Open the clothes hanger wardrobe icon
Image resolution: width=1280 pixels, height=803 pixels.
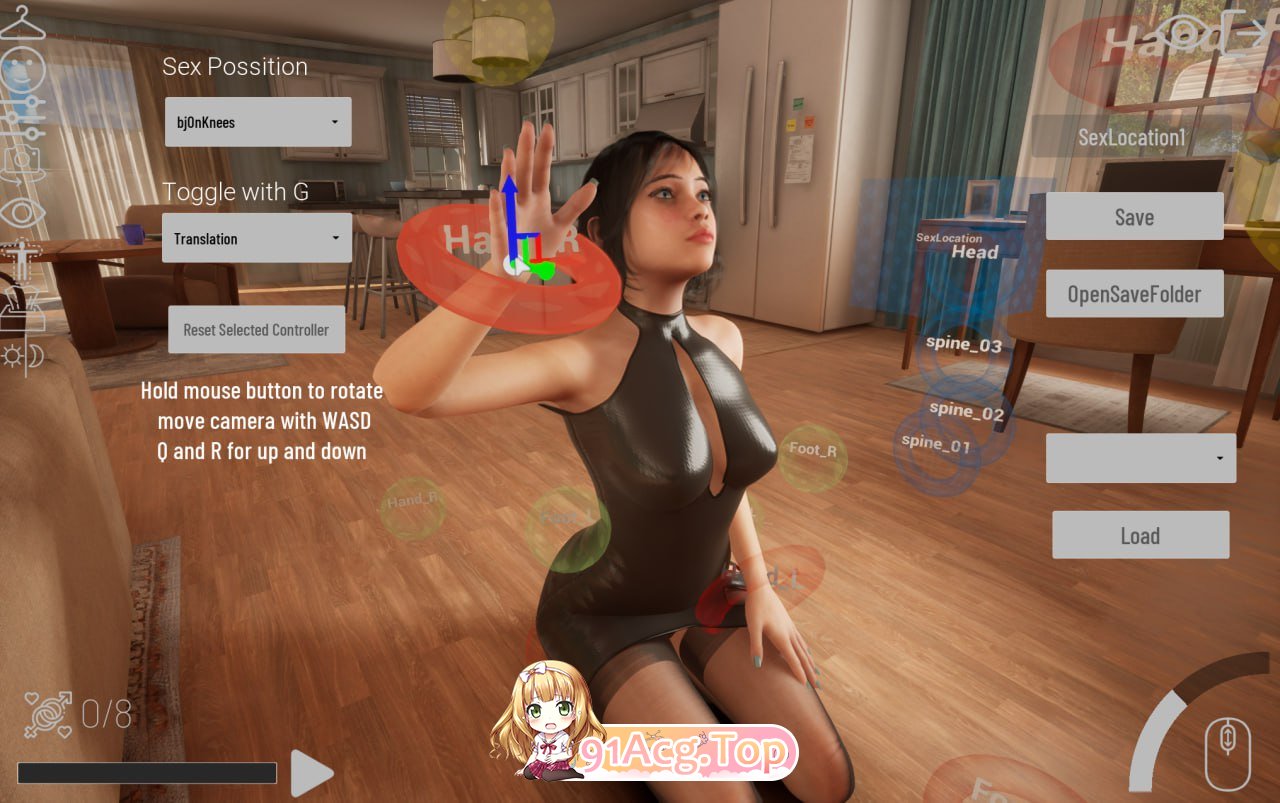click(x=22, y=23)
